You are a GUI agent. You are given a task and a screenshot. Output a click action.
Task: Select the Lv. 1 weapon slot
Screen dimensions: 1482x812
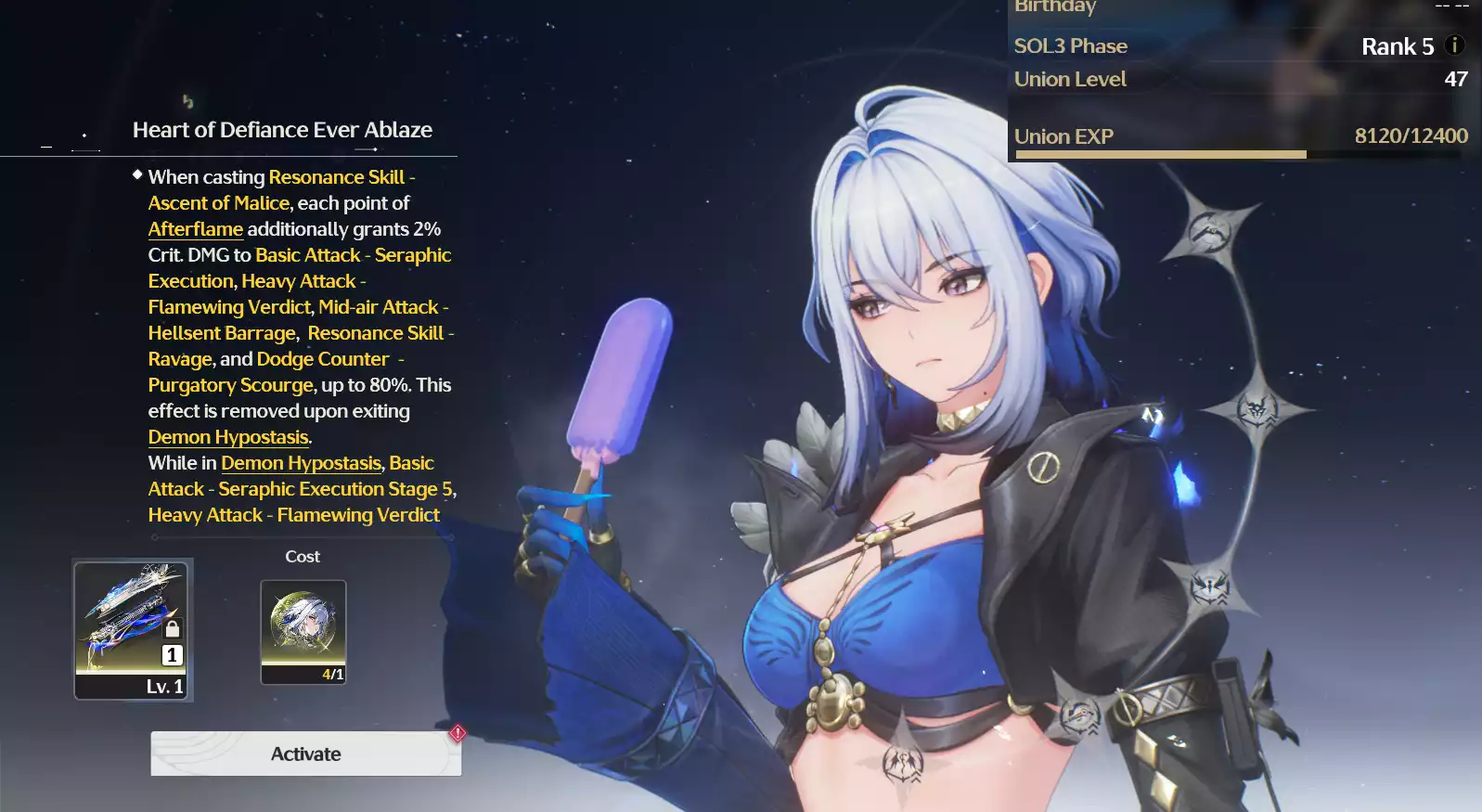pos(131,630)
